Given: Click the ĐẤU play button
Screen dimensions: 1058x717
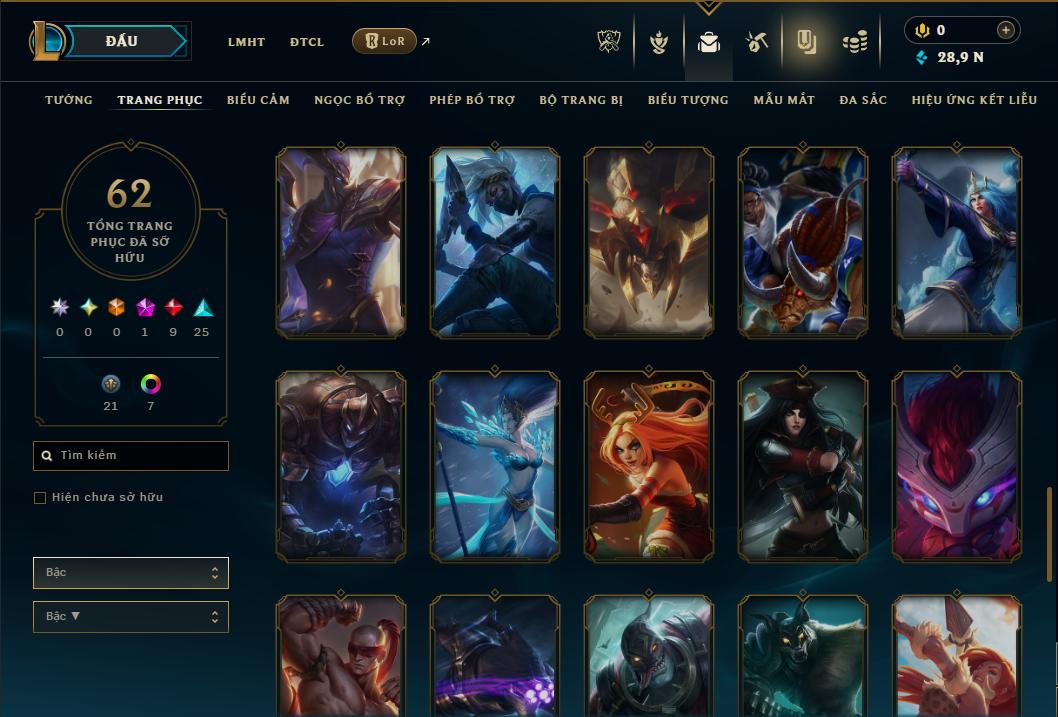Looking at the screenshot, I should click(x=120, y=41).
